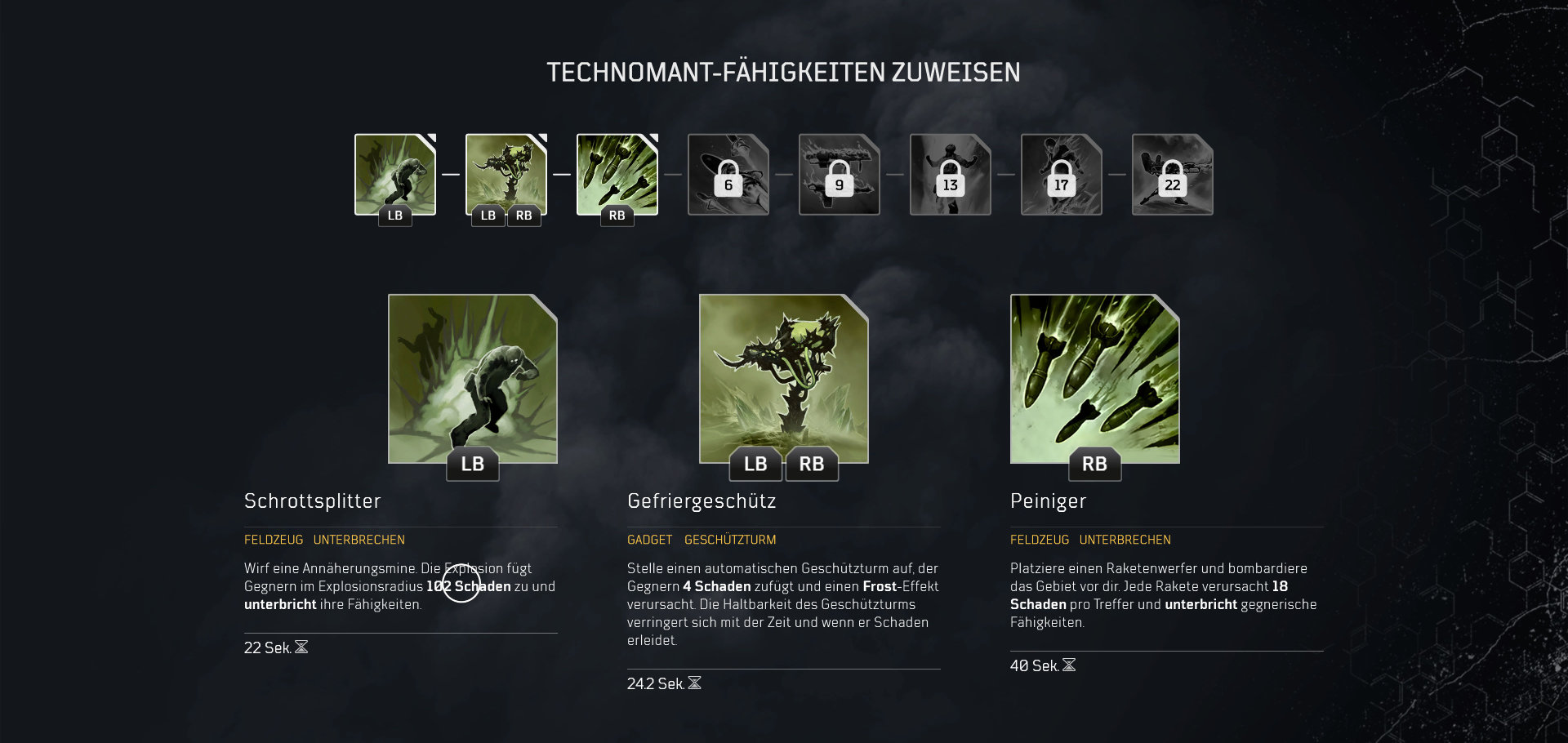Pick the large Peiniger ability card

pyautogui.click(x=1095, y=378)
